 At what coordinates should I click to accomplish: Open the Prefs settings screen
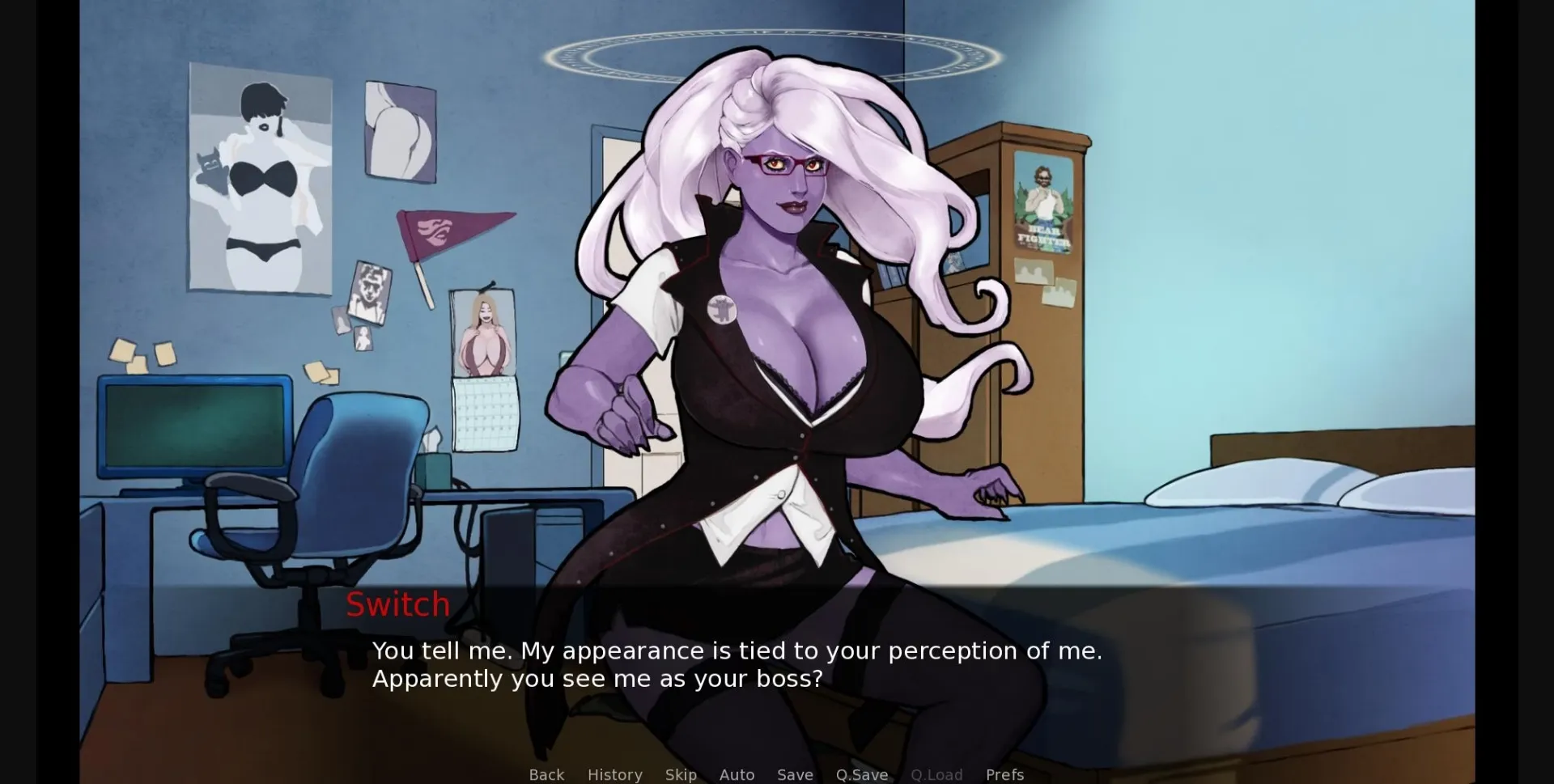pyautogui.click(x=1004, y=774)
